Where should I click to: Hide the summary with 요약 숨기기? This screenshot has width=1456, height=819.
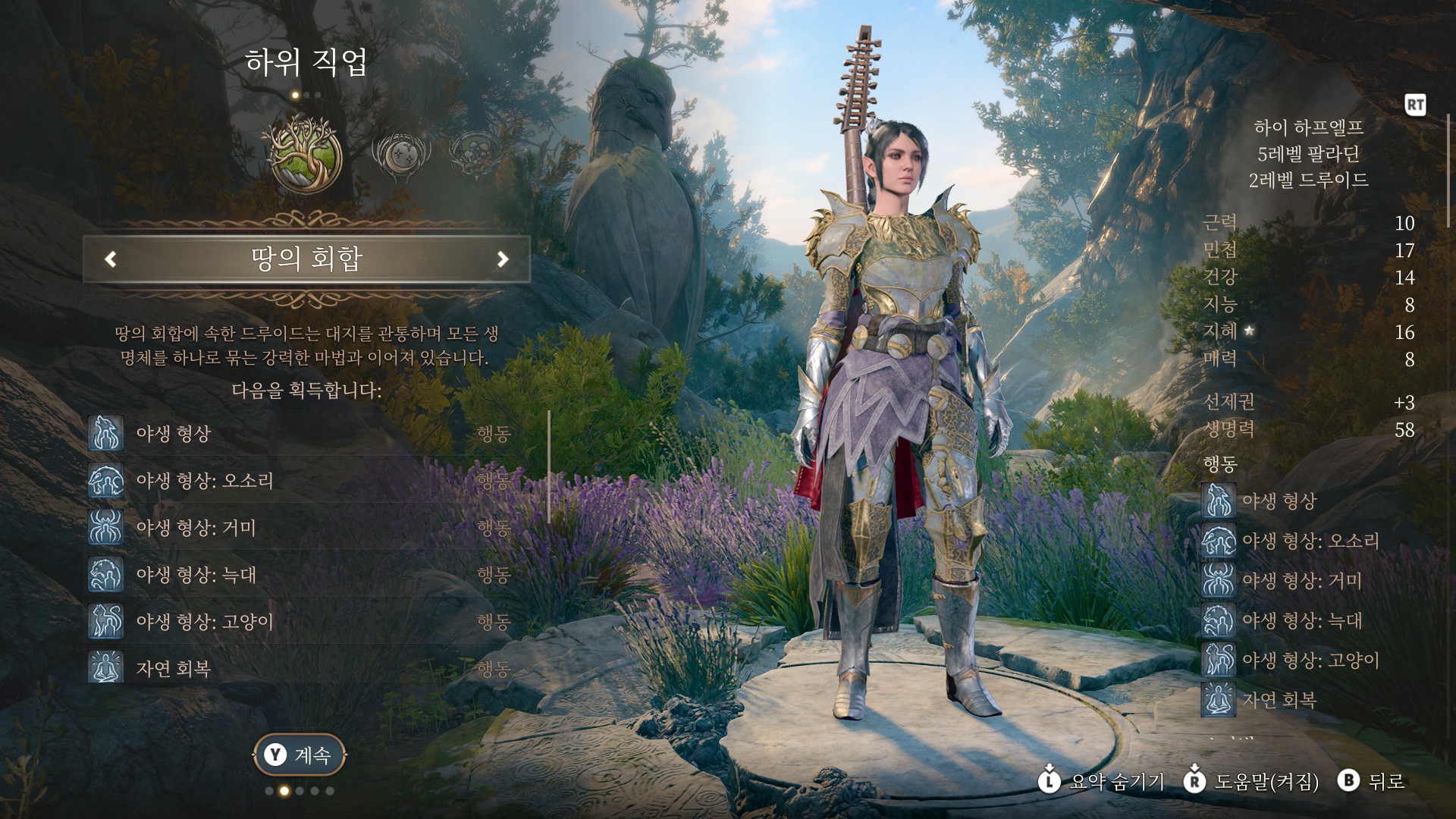point(1102,781)
